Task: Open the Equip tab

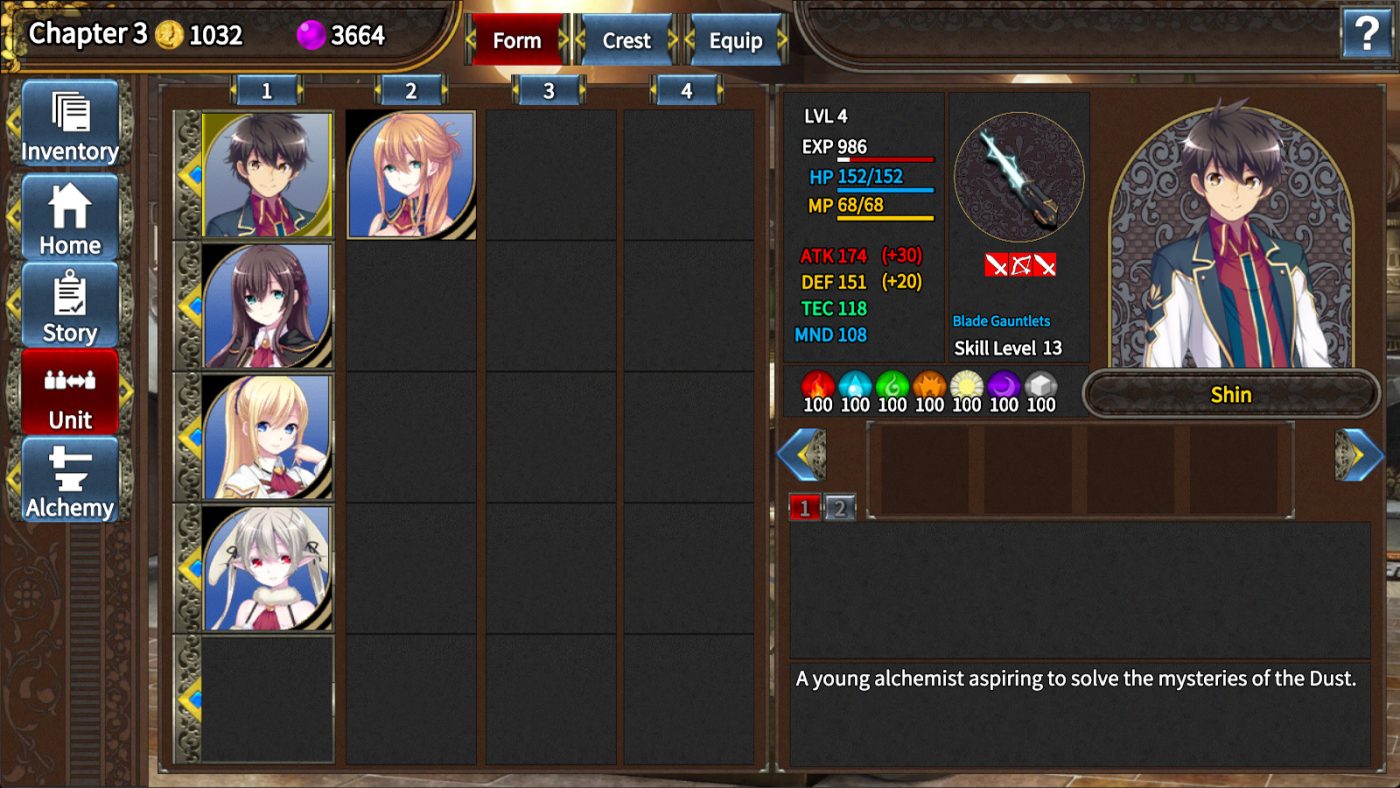Action: pyautogui.click(x=737, y=40)
